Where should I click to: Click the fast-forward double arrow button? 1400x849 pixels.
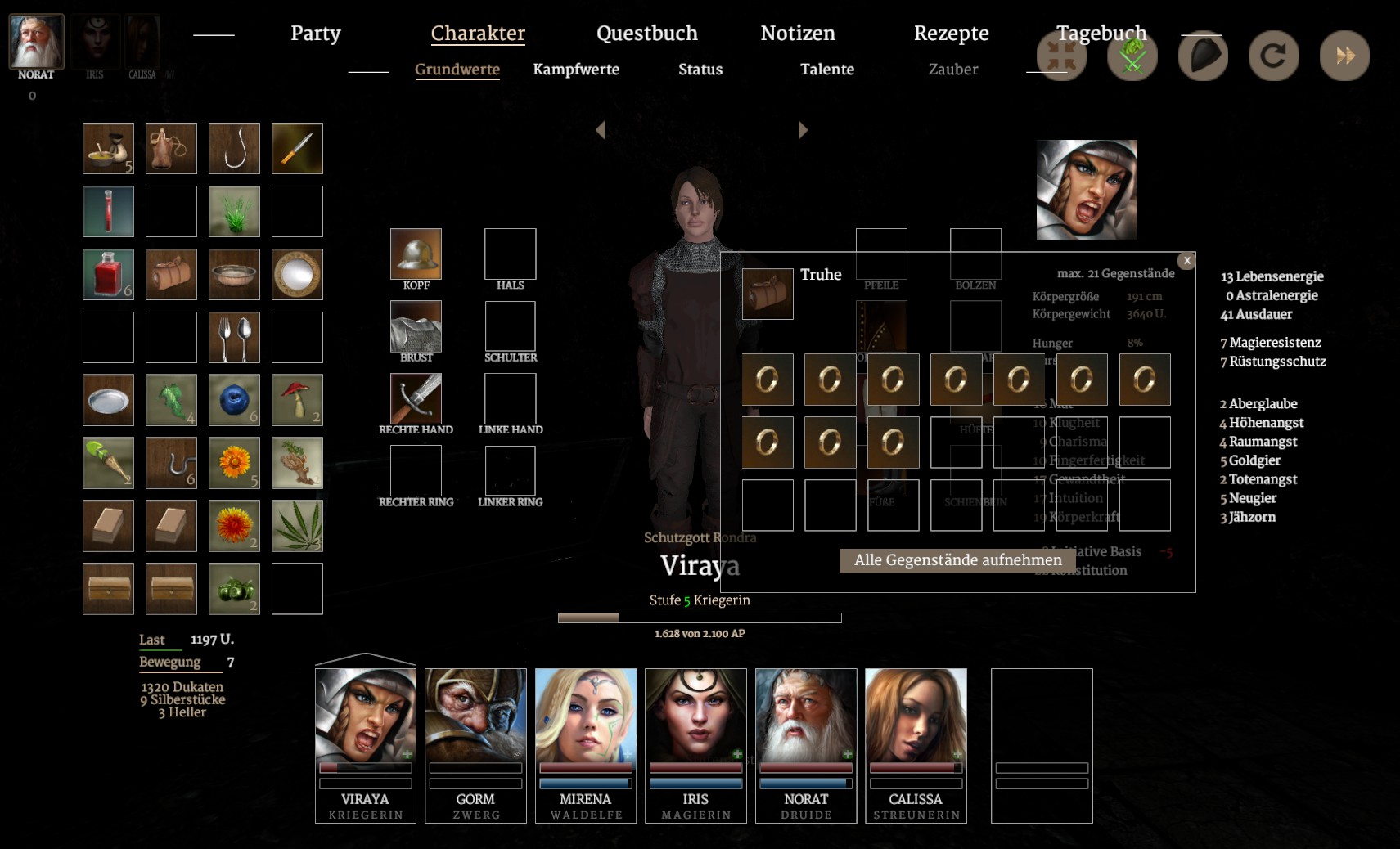point(1344,56)
